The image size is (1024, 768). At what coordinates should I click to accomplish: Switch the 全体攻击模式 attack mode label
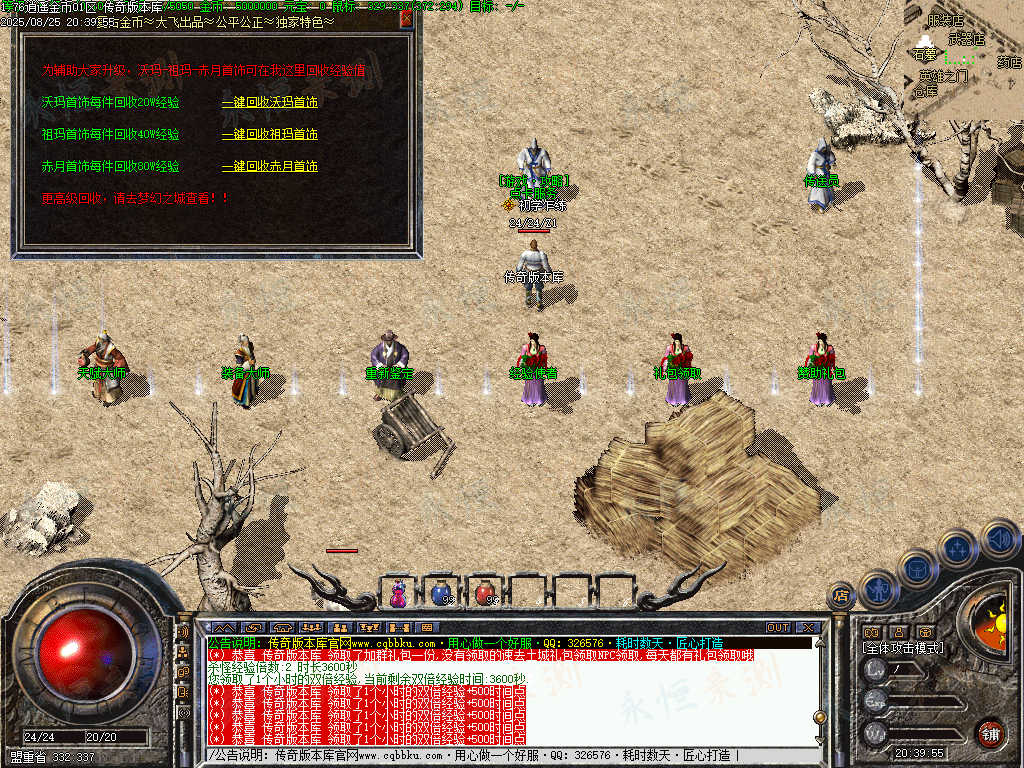point(903,648)
